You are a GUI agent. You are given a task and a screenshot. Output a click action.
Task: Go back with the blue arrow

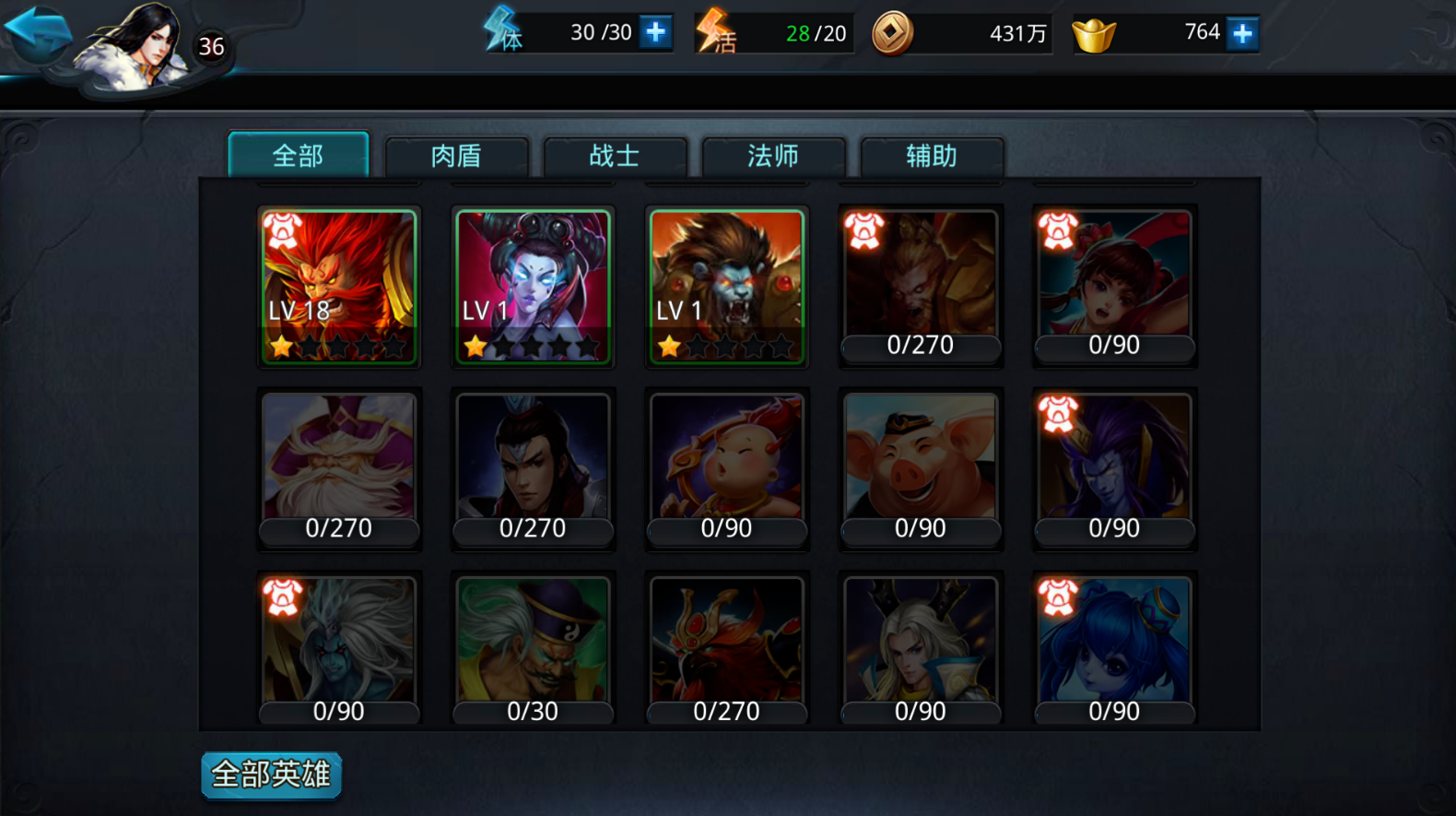click(x=37, y=32)
